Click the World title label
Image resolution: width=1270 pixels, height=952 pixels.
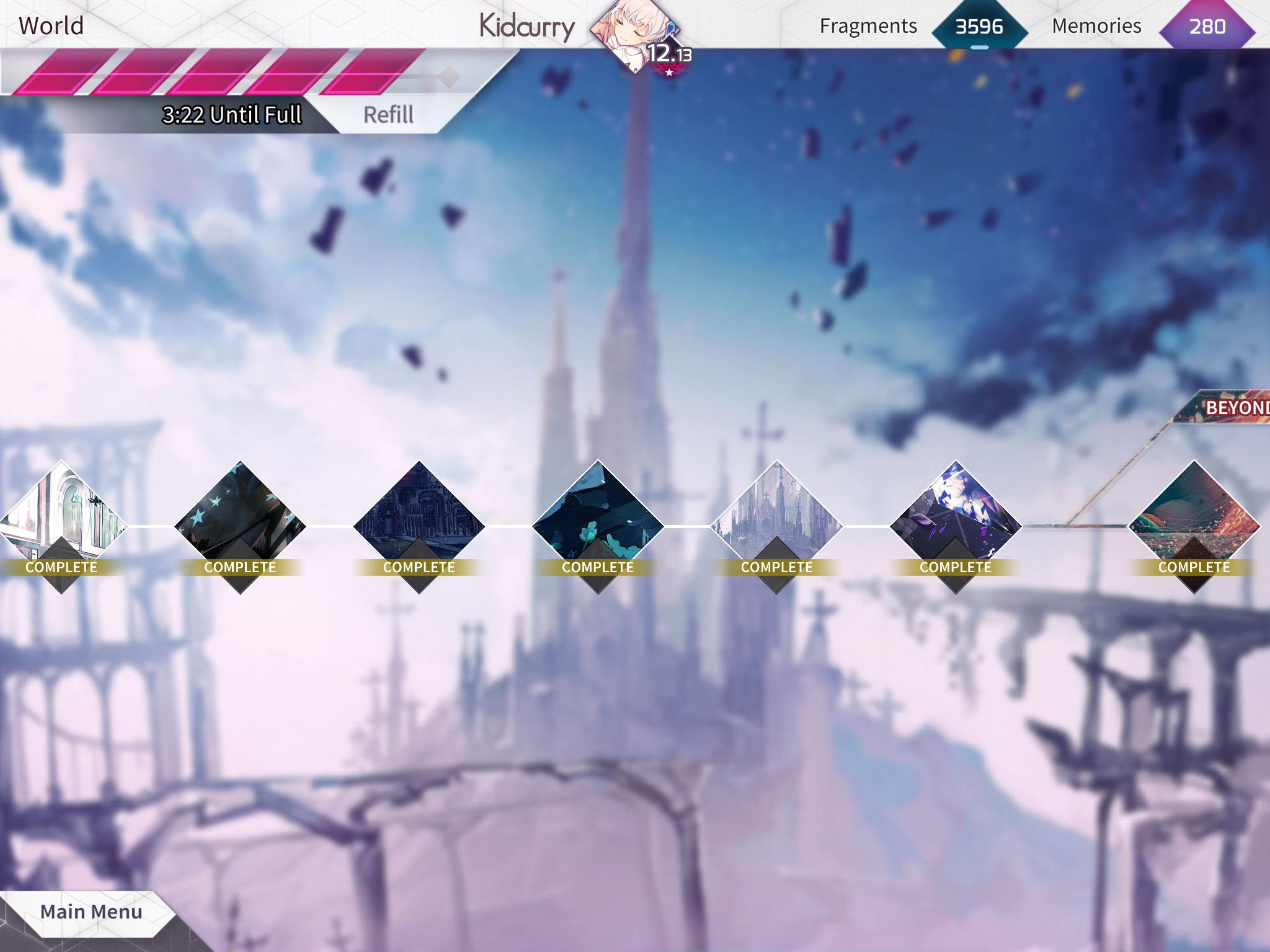[52, 26]
